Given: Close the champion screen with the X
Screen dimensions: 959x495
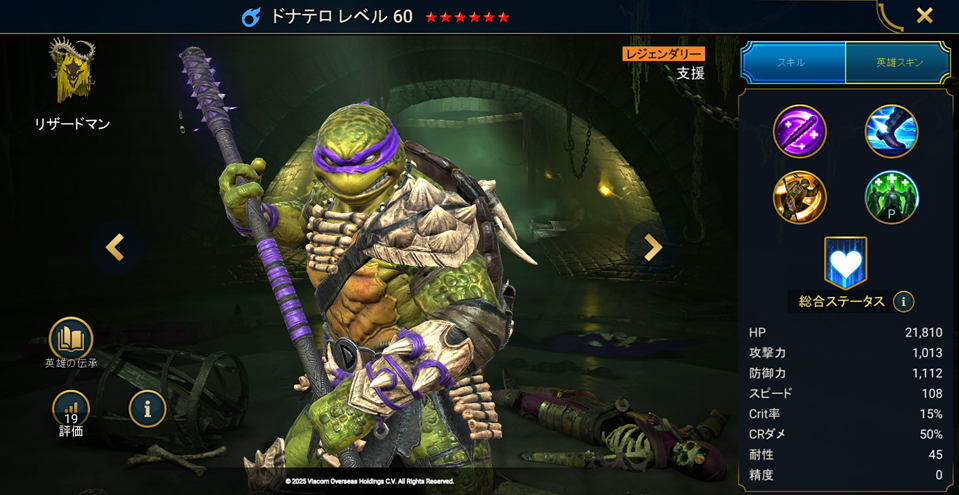Looking at the screenshot, I should pos(924,16).
